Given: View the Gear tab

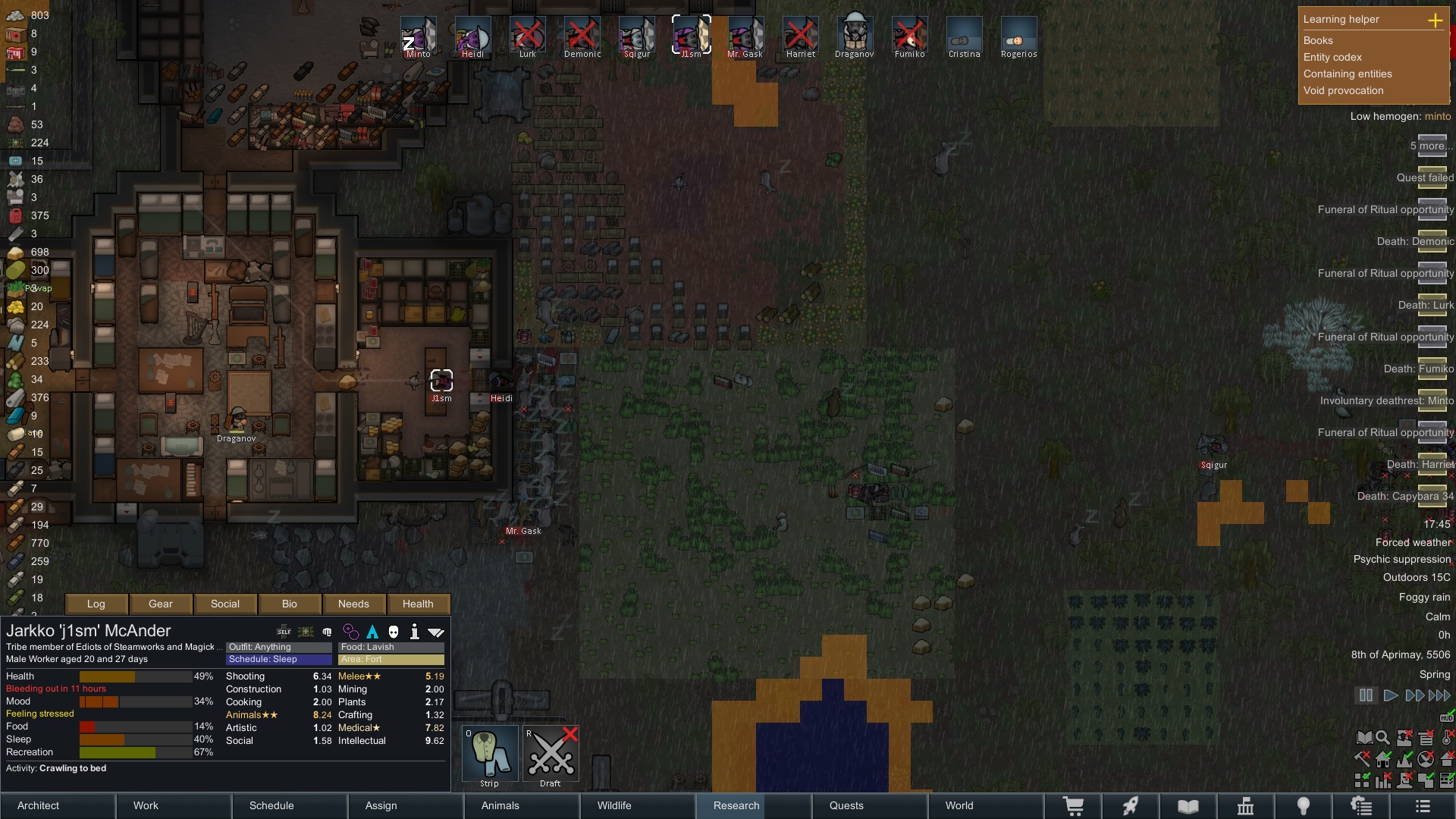Looking at the screenshot, I should click(161, 604).
